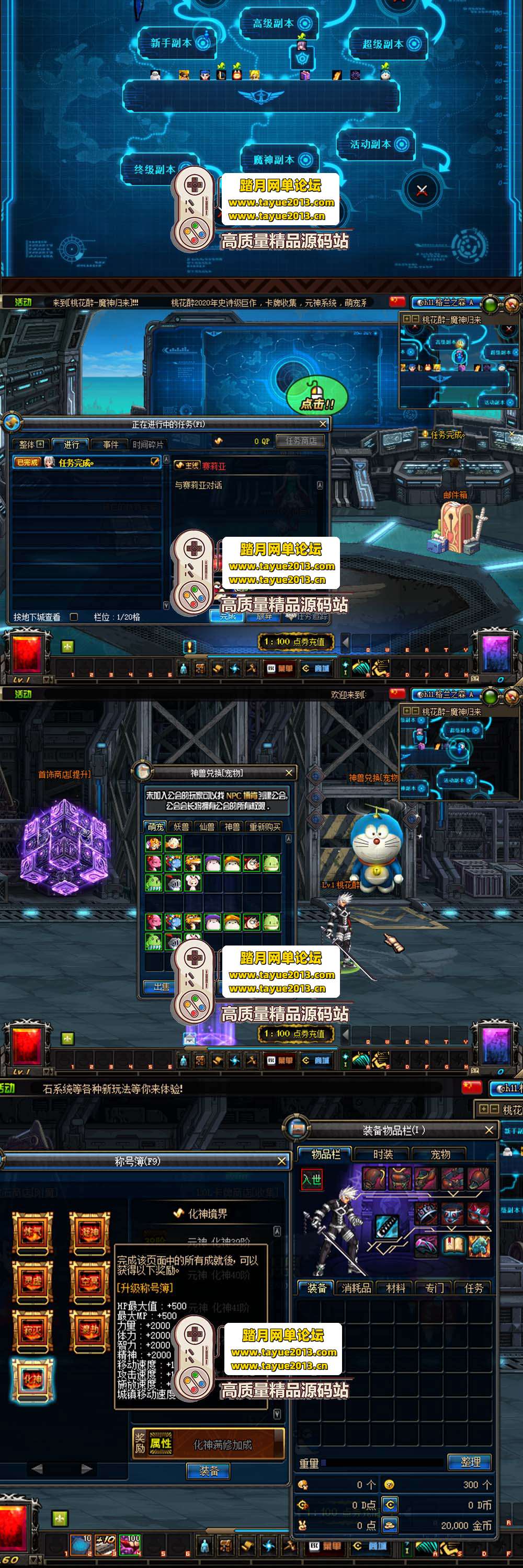
Task: Choose the 终级副本 dungeon node
Action: [155, 169]
